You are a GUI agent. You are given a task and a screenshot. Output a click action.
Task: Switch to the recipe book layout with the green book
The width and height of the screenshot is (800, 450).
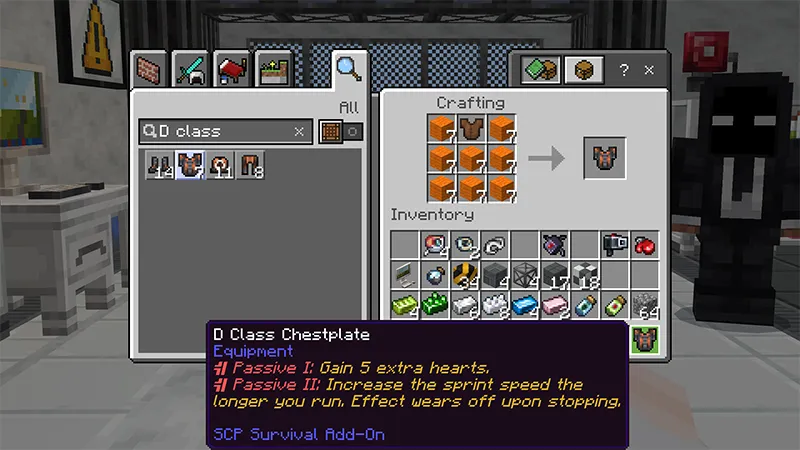point(541,70)
